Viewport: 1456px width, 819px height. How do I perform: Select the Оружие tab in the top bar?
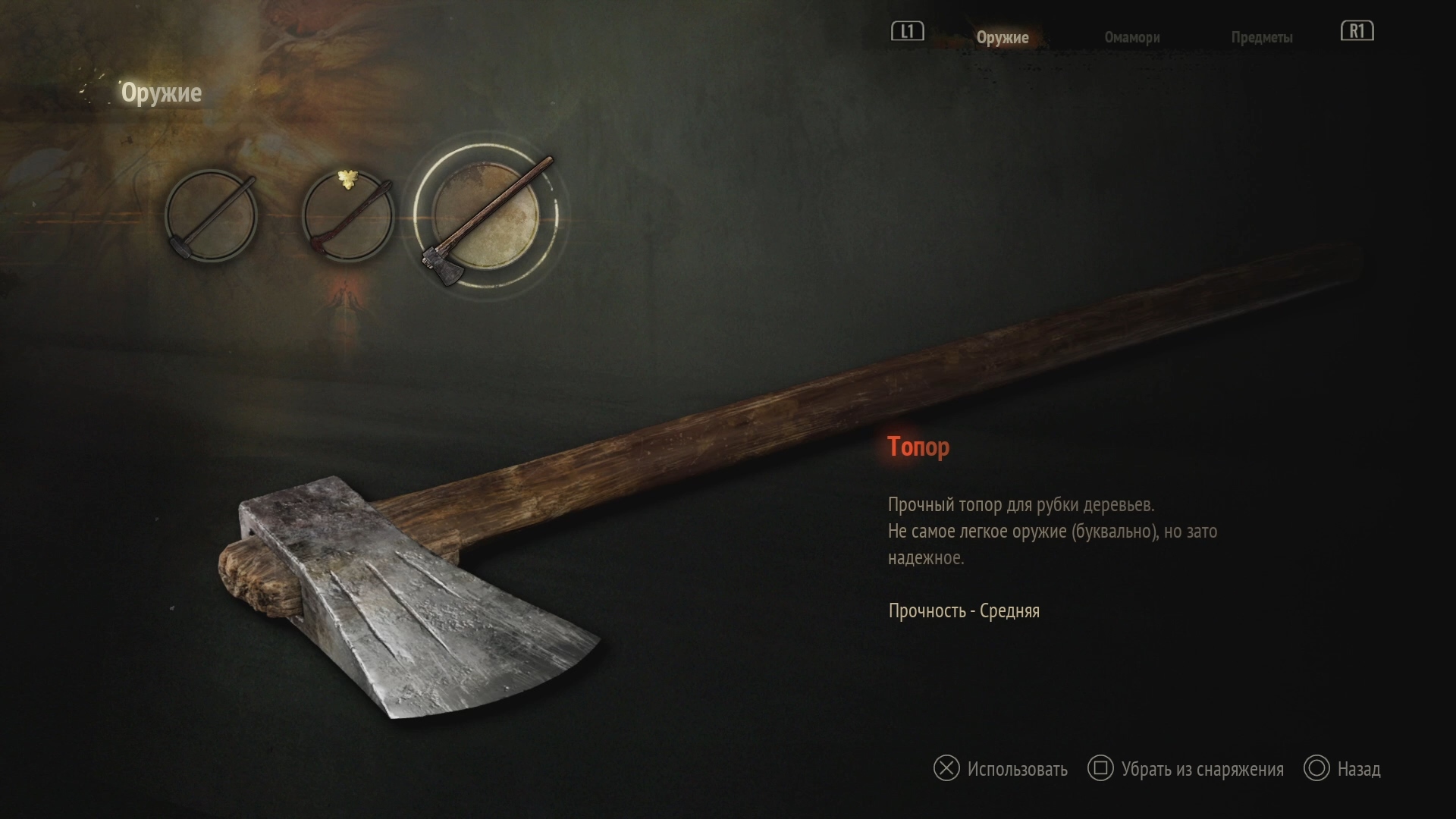click(1002, 37)
